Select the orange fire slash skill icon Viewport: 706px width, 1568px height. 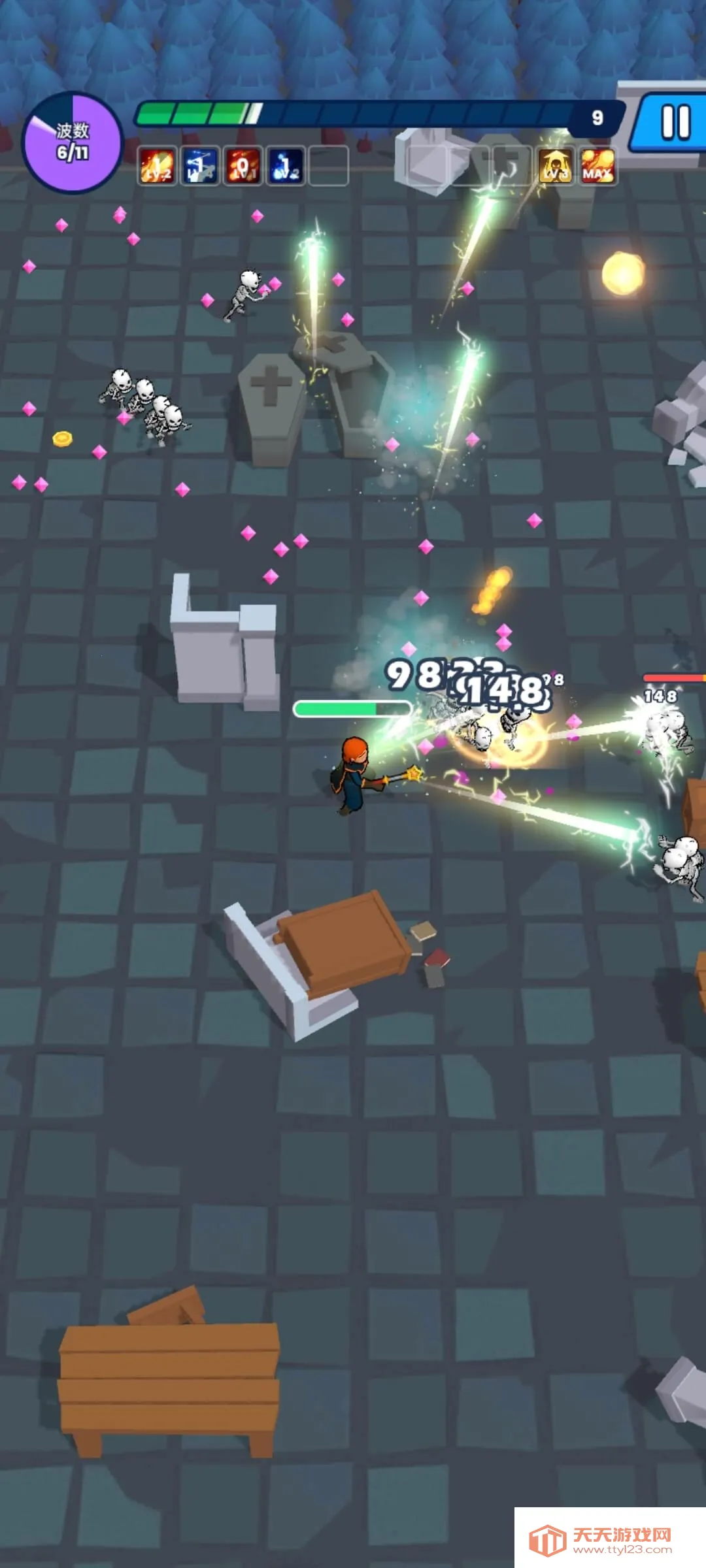(157, 166)
